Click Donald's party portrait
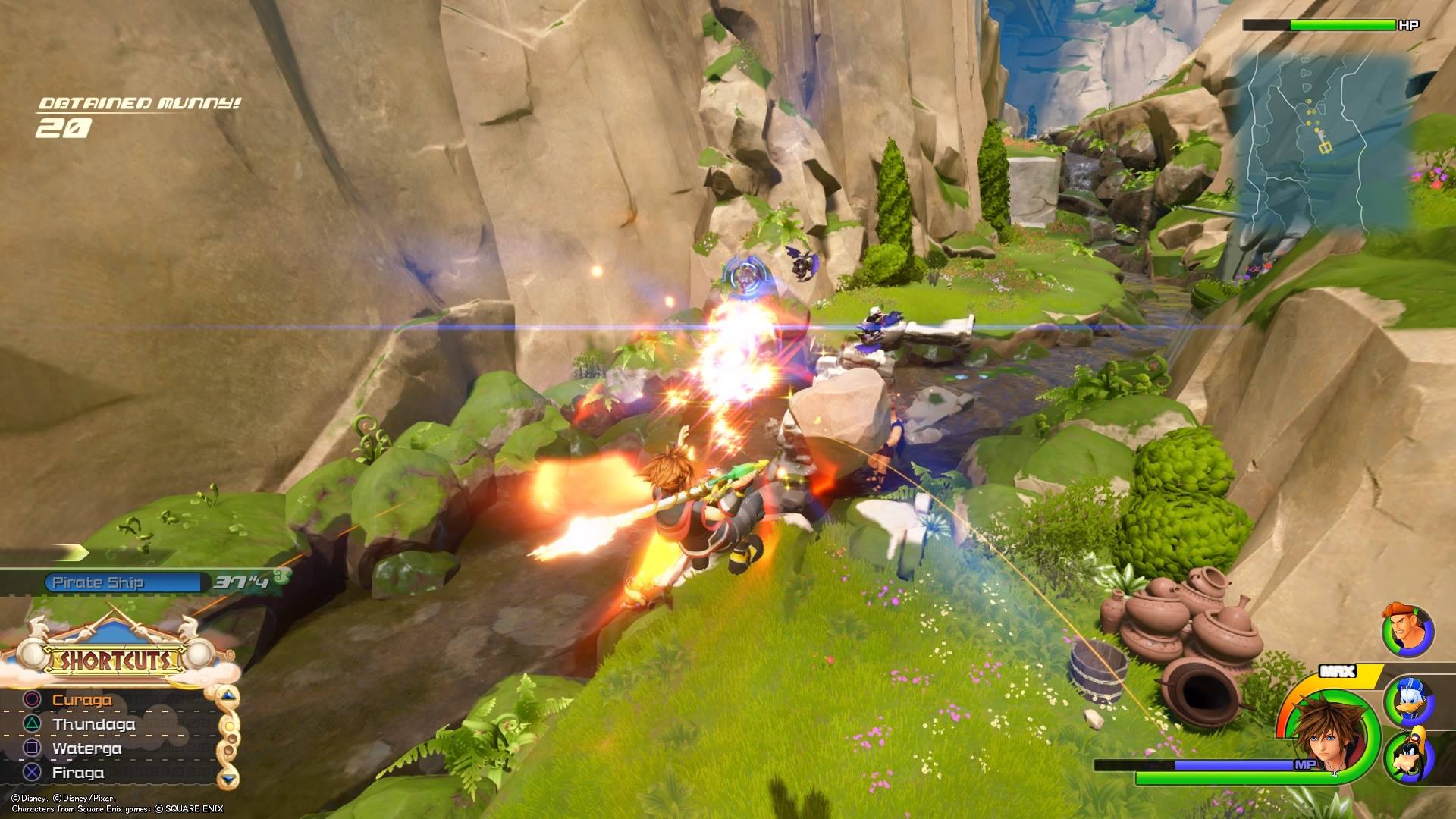The image size is (1456, 819). [x=1409, y=701]
